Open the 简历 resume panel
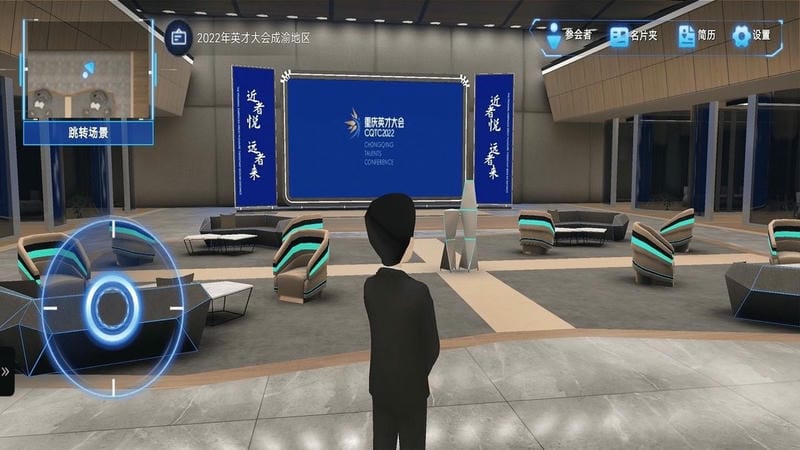 pos(696,36)
